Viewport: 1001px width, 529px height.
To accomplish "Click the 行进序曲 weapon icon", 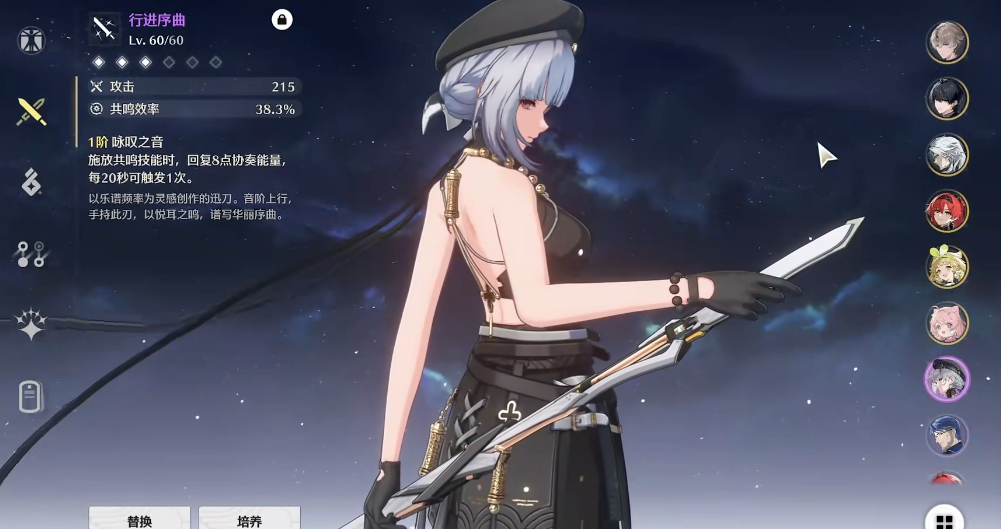I will pos(104,29).
